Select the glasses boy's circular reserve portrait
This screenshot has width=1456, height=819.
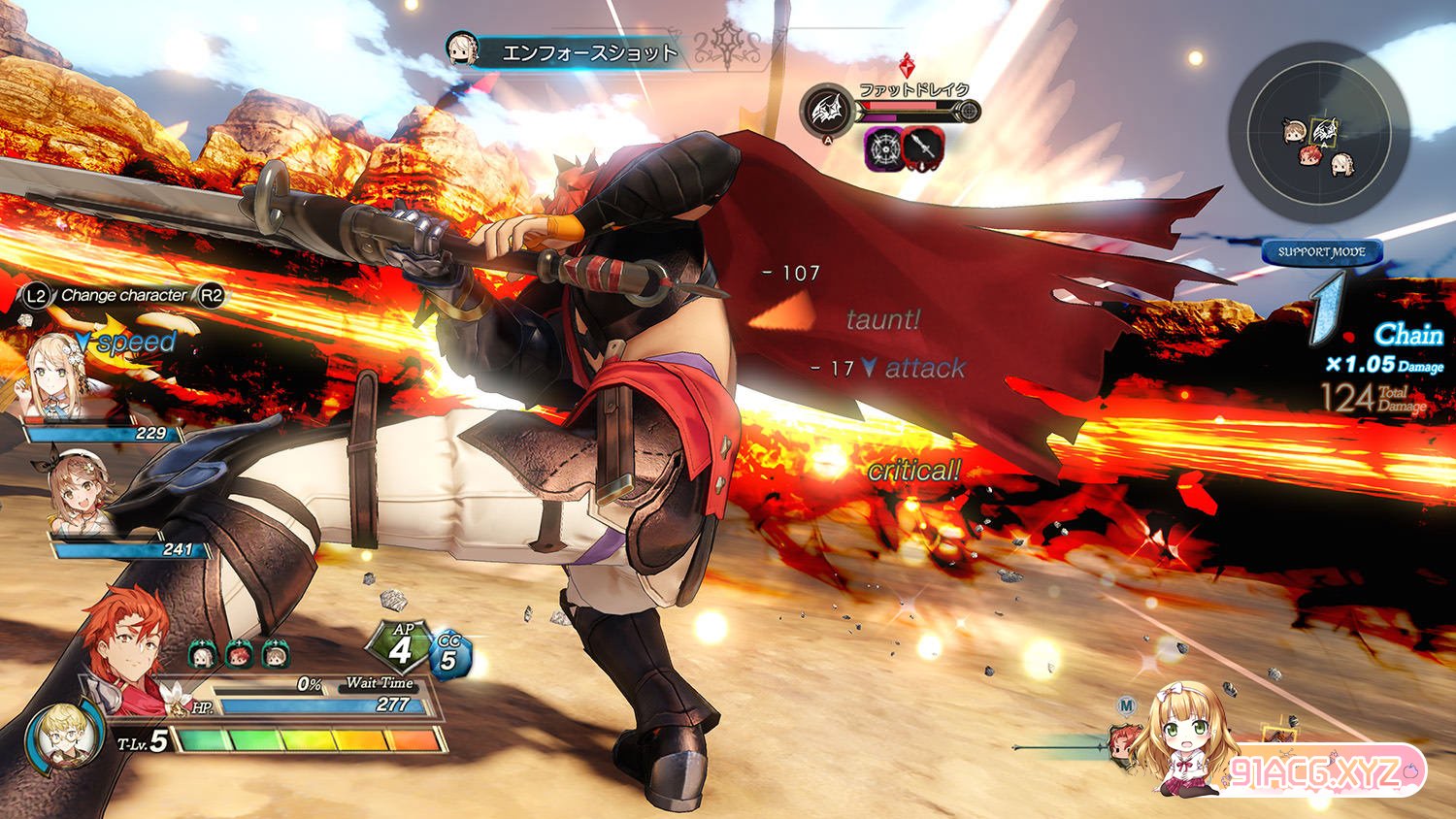(x=62, y=737)
